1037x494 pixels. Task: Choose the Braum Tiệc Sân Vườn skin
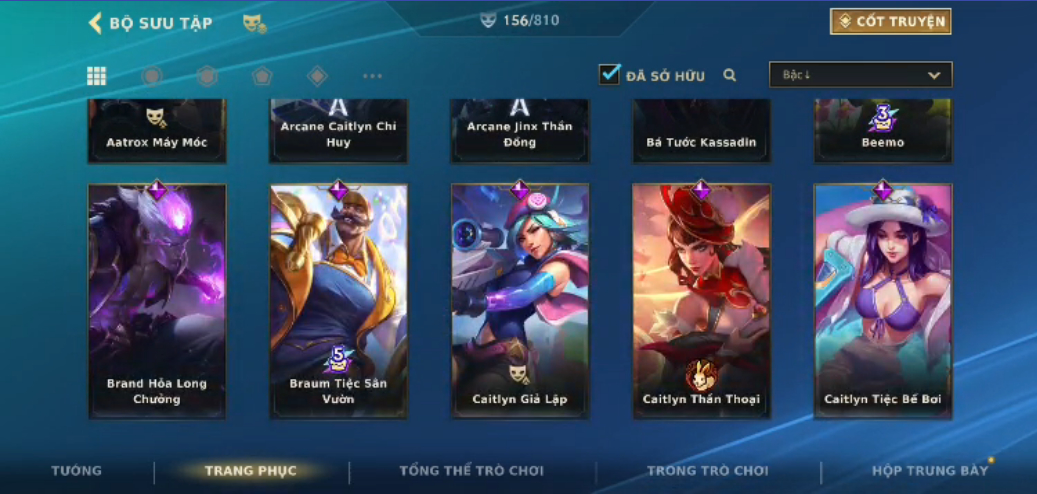point(339,300)
